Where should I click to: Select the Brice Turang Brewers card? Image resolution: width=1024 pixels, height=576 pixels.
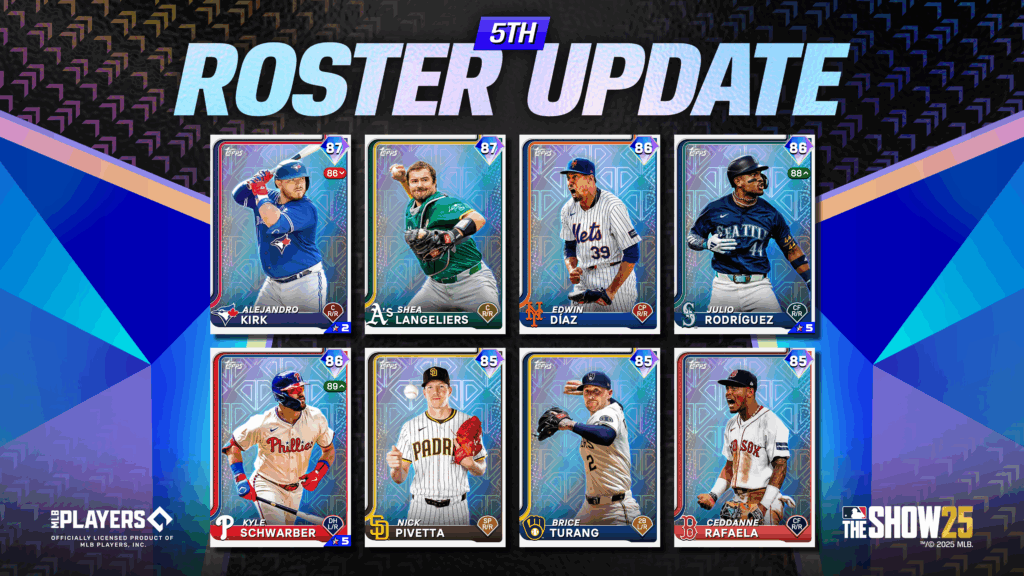(x=590, y=447)
